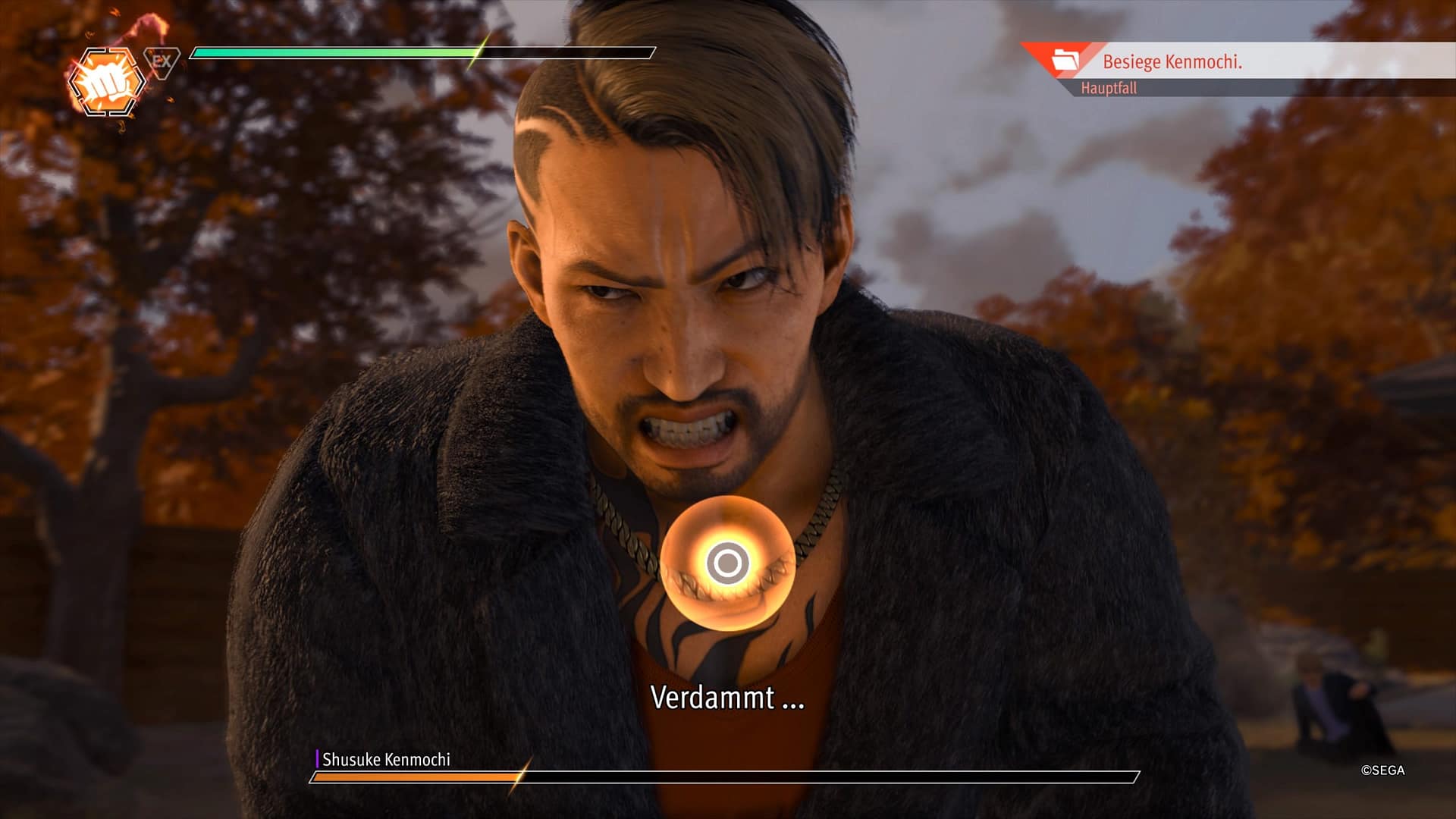Open the "Besiege Kenmochi." objective tracker
Viewport: 1456px width, 819px height.
point(1172,61)
